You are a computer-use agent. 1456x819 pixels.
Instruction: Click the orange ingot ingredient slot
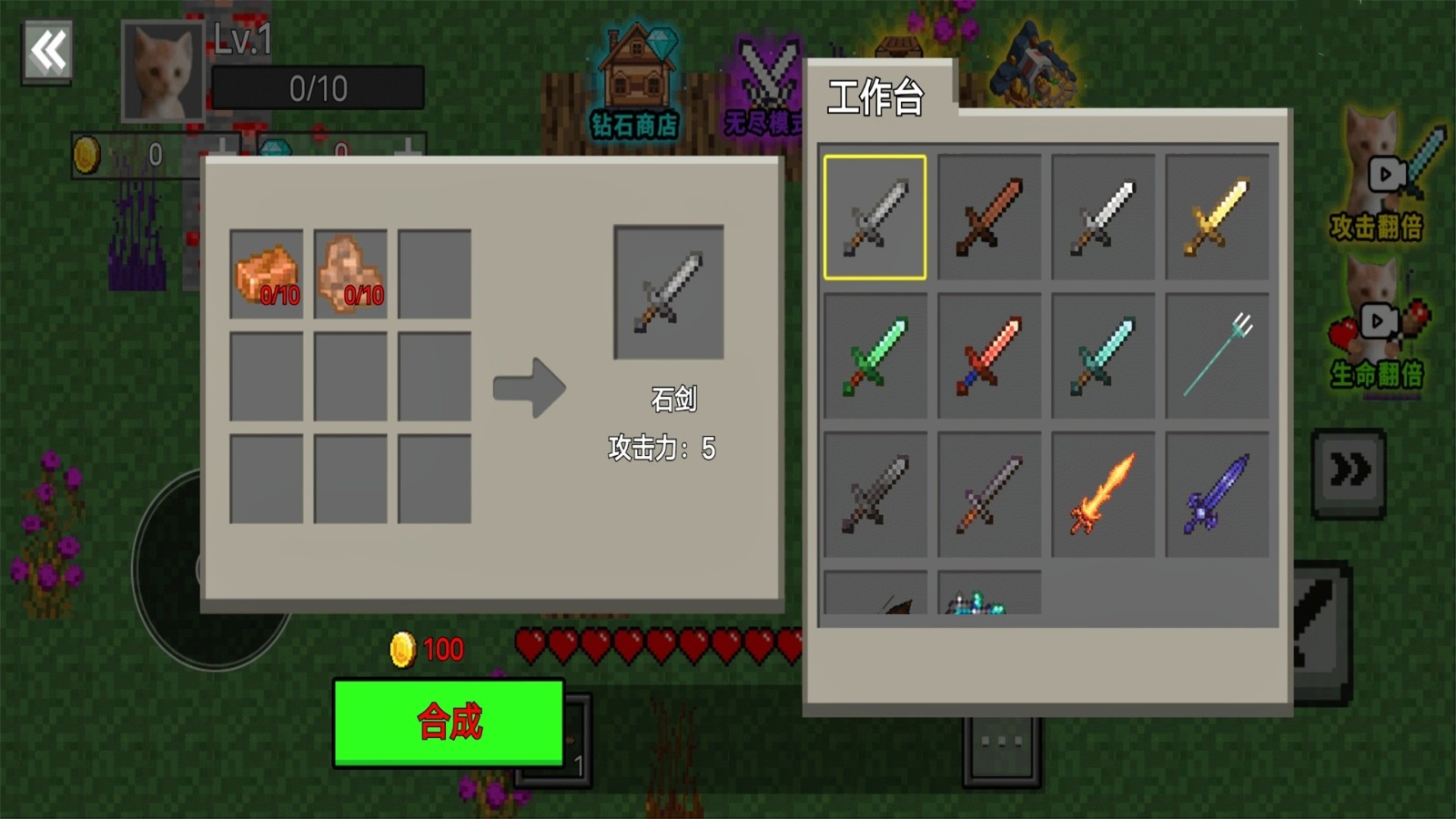(267, 274)
